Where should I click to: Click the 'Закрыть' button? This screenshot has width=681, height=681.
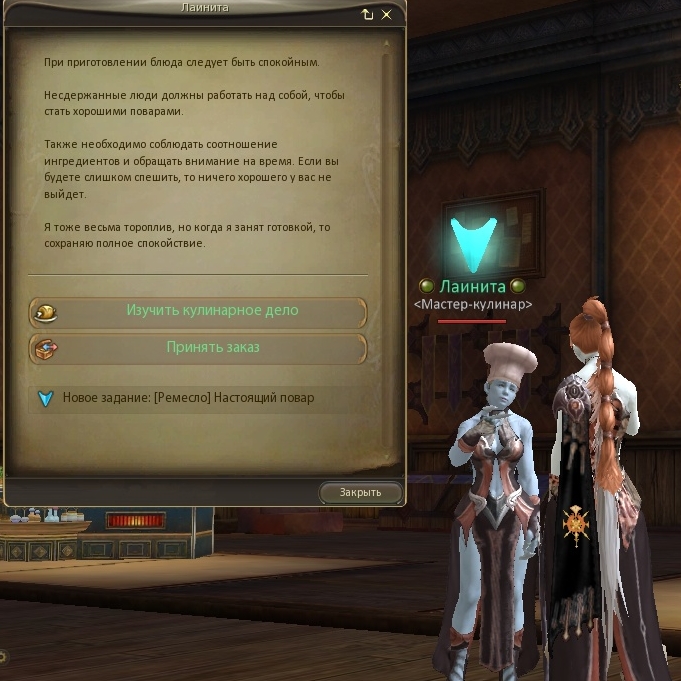360,492
